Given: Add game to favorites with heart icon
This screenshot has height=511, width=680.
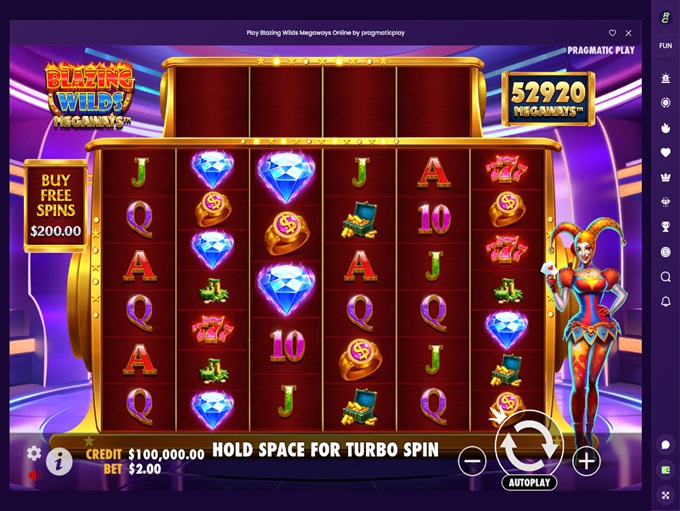Looking at the screenshot, I should click(x=613, y=33).
